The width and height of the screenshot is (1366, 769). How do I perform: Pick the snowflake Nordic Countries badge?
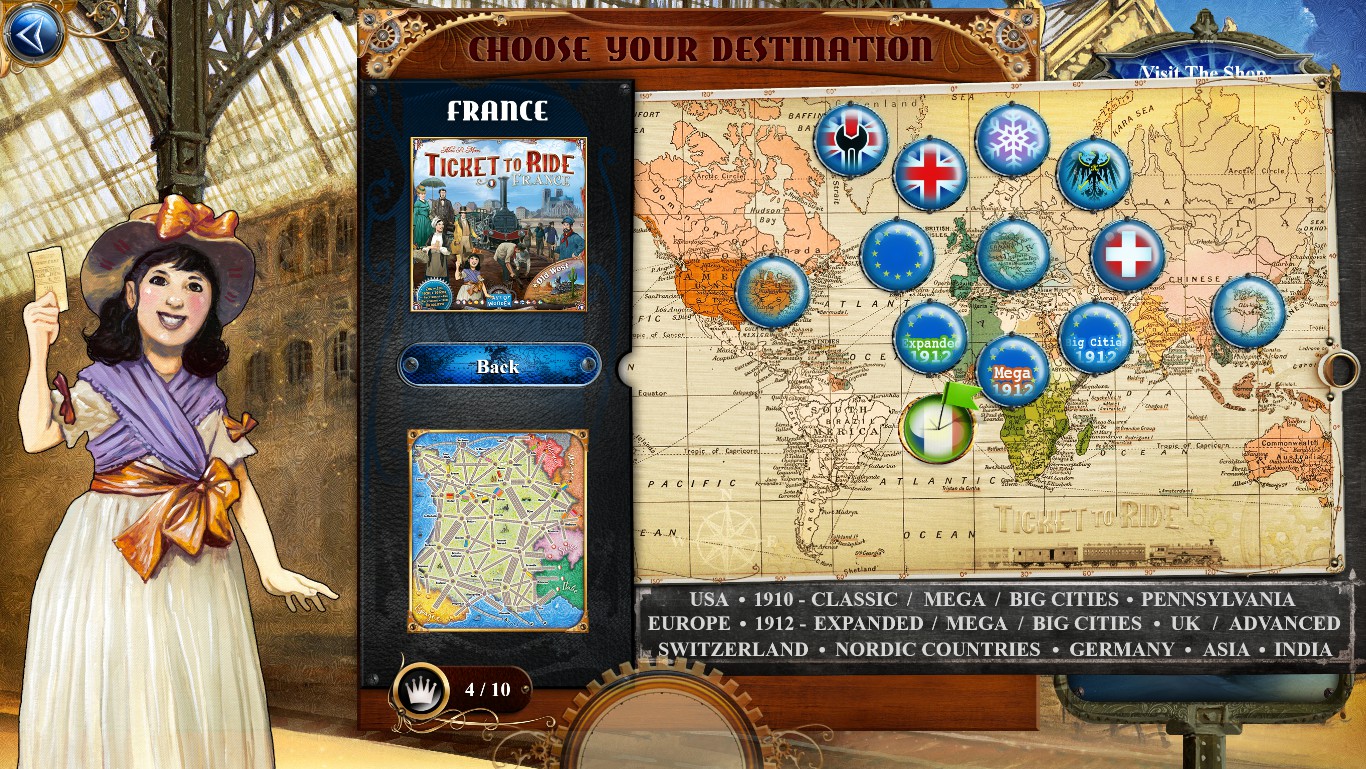pos(1012,140)
